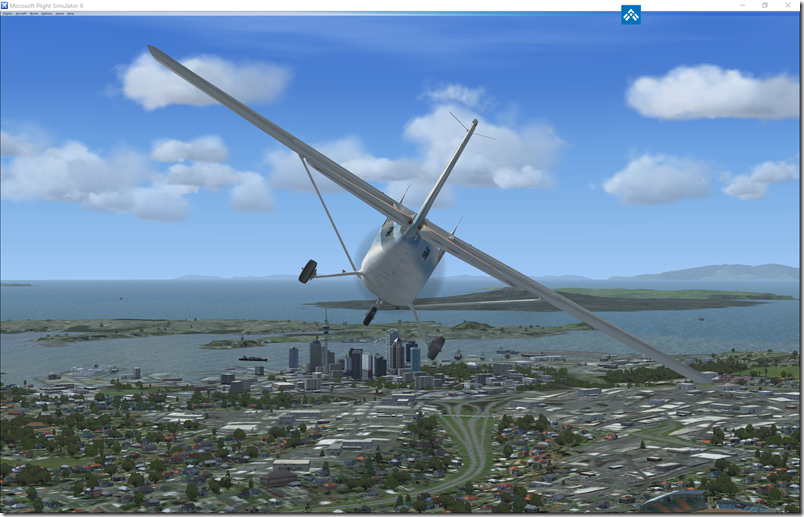Open the World menu

point(34,14)
